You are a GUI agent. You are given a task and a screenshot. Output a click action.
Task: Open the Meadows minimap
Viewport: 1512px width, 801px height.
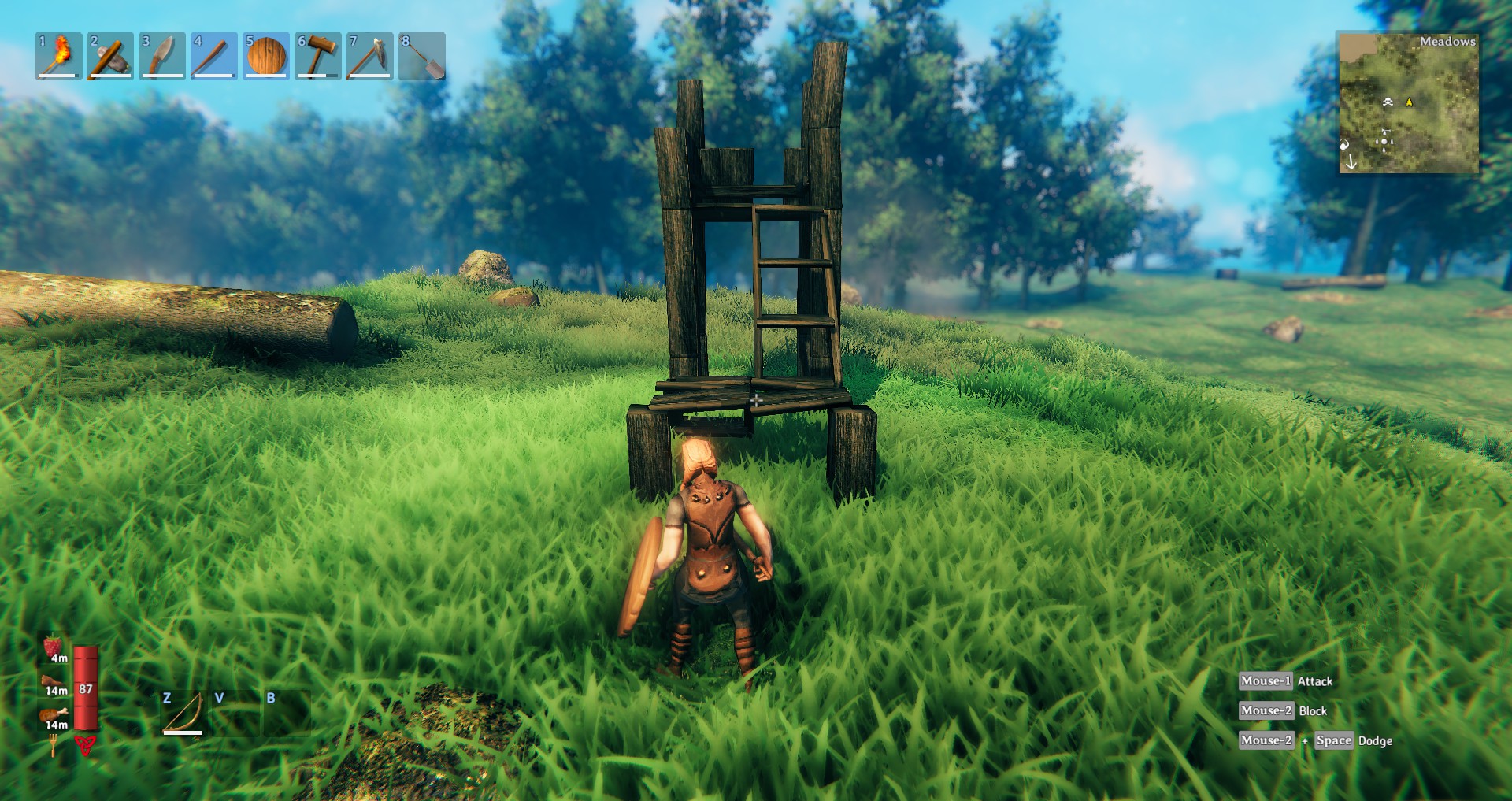[x=1408, y=102]
